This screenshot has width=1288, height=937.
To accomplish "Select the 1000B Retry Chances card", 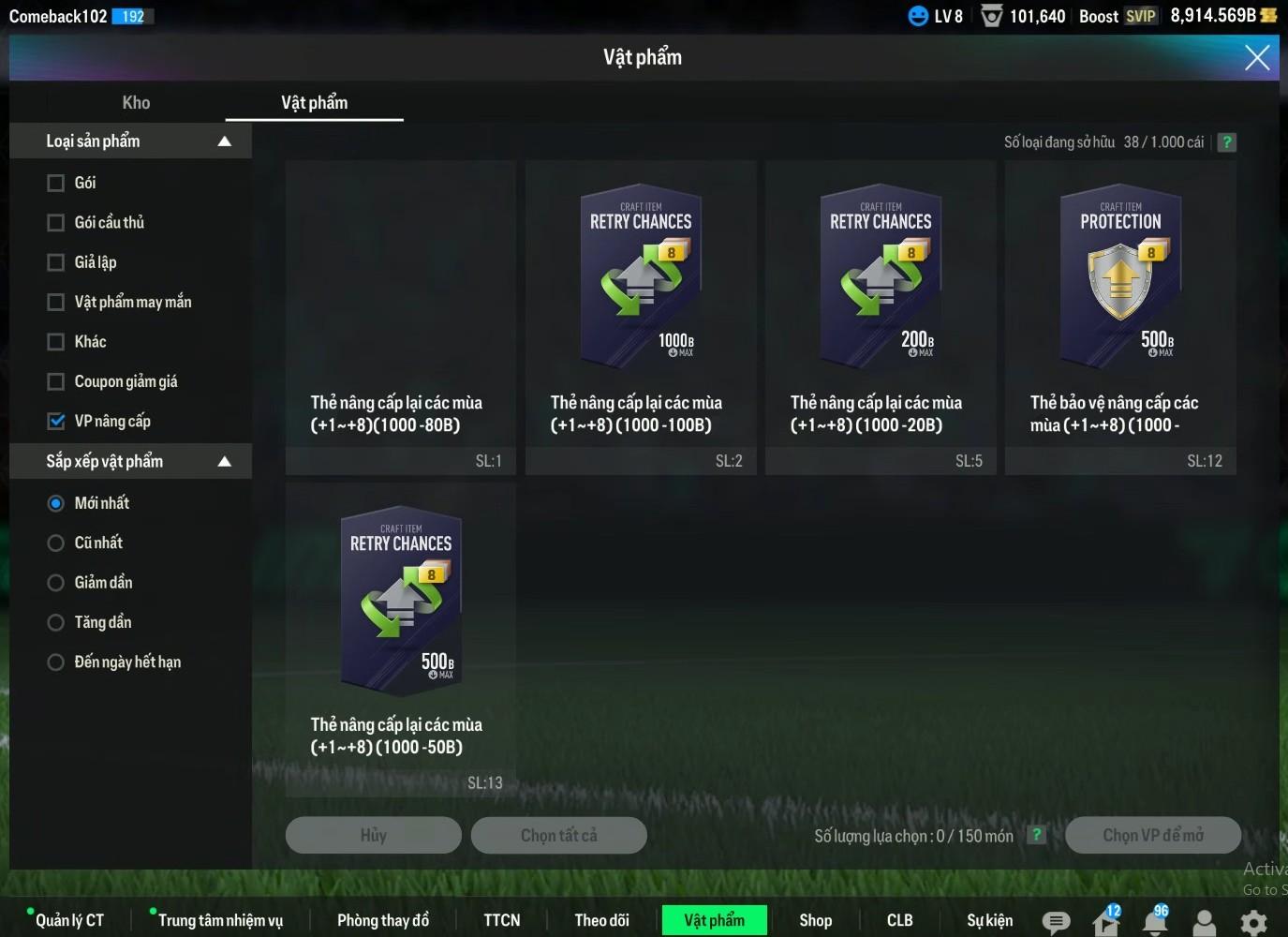I will pyautogui.click(x=641, y=281).
